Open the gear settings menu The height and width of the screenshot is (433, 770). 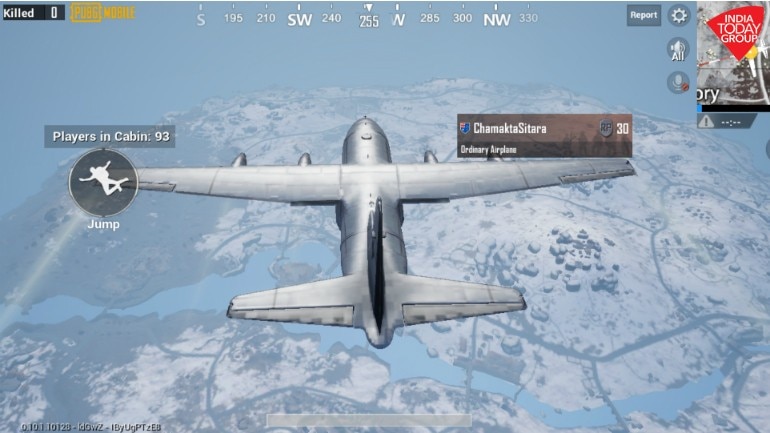point(680,15)
